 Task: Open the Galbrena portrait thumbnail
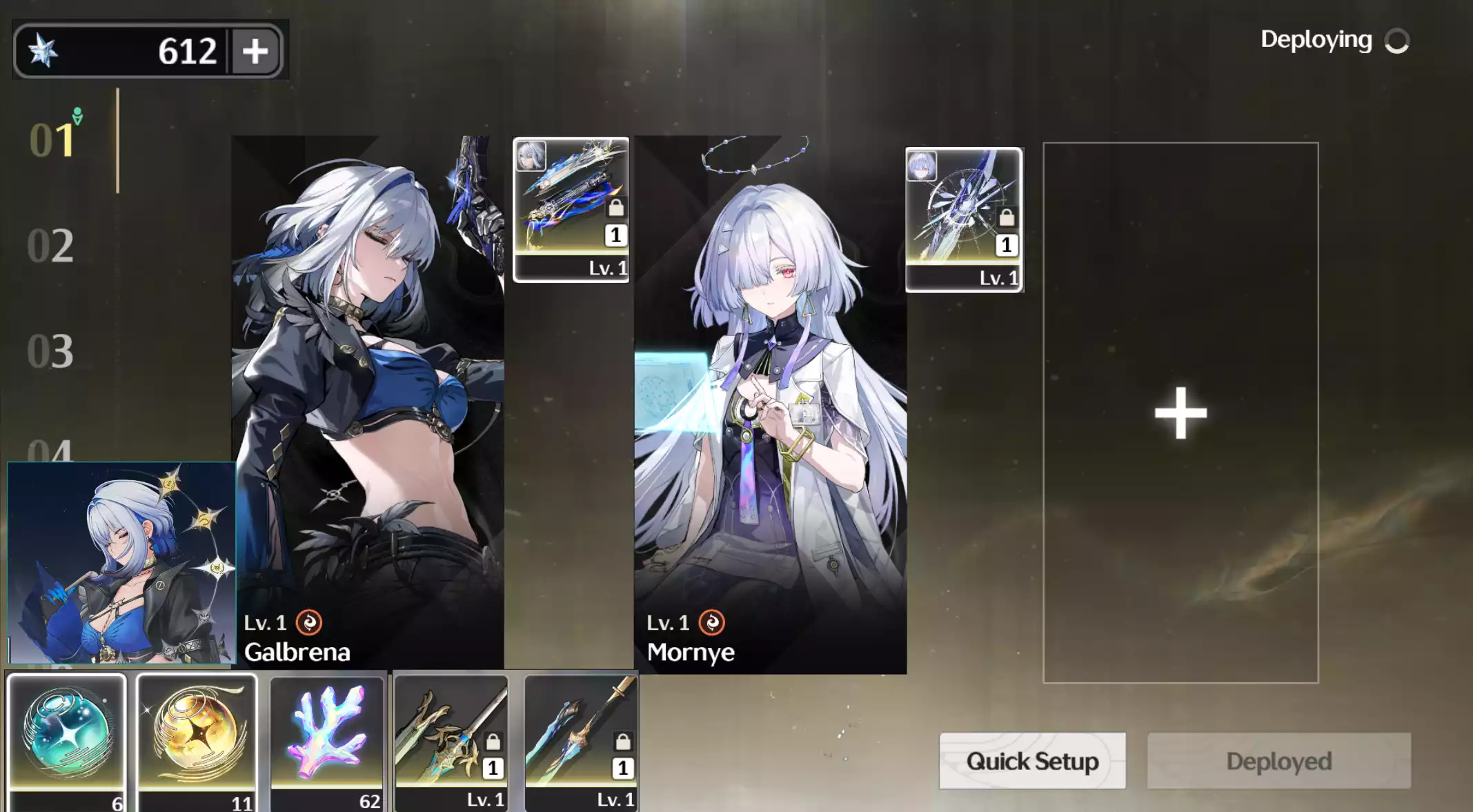pyautogui.click(x=121, y=562)
